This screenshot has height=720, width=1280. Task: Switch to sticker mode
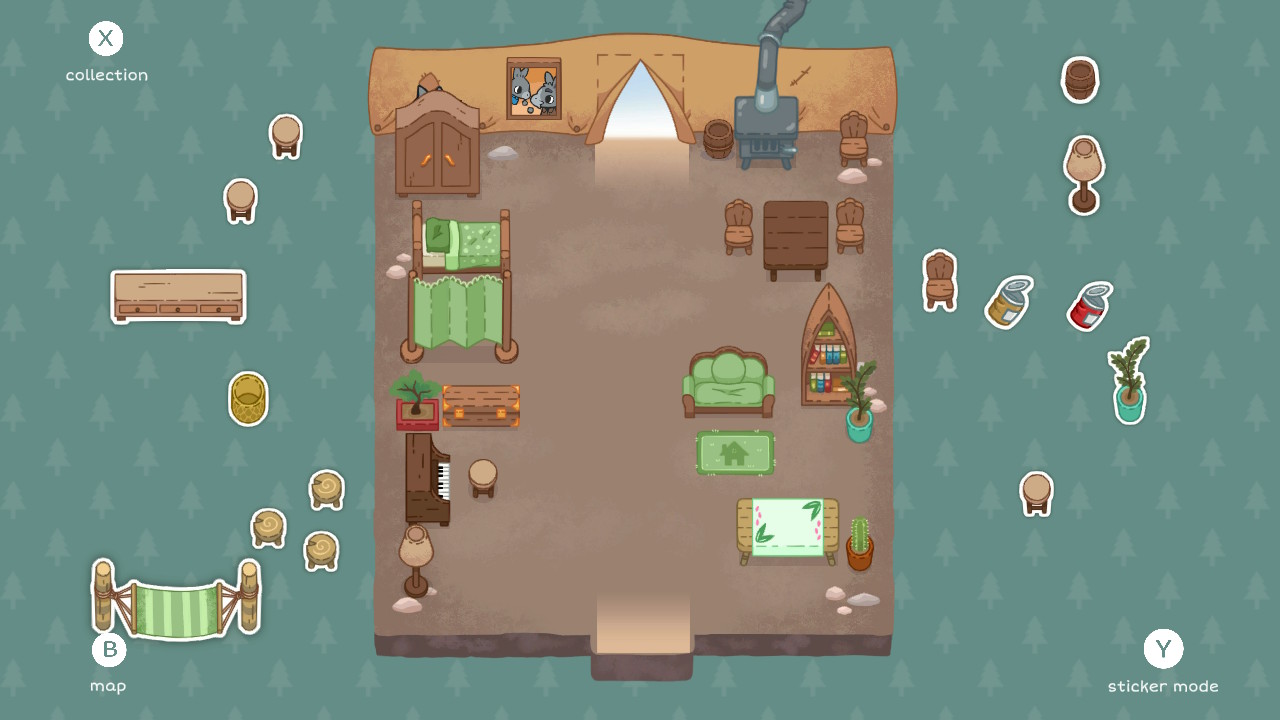click(x=1163, y=650)
